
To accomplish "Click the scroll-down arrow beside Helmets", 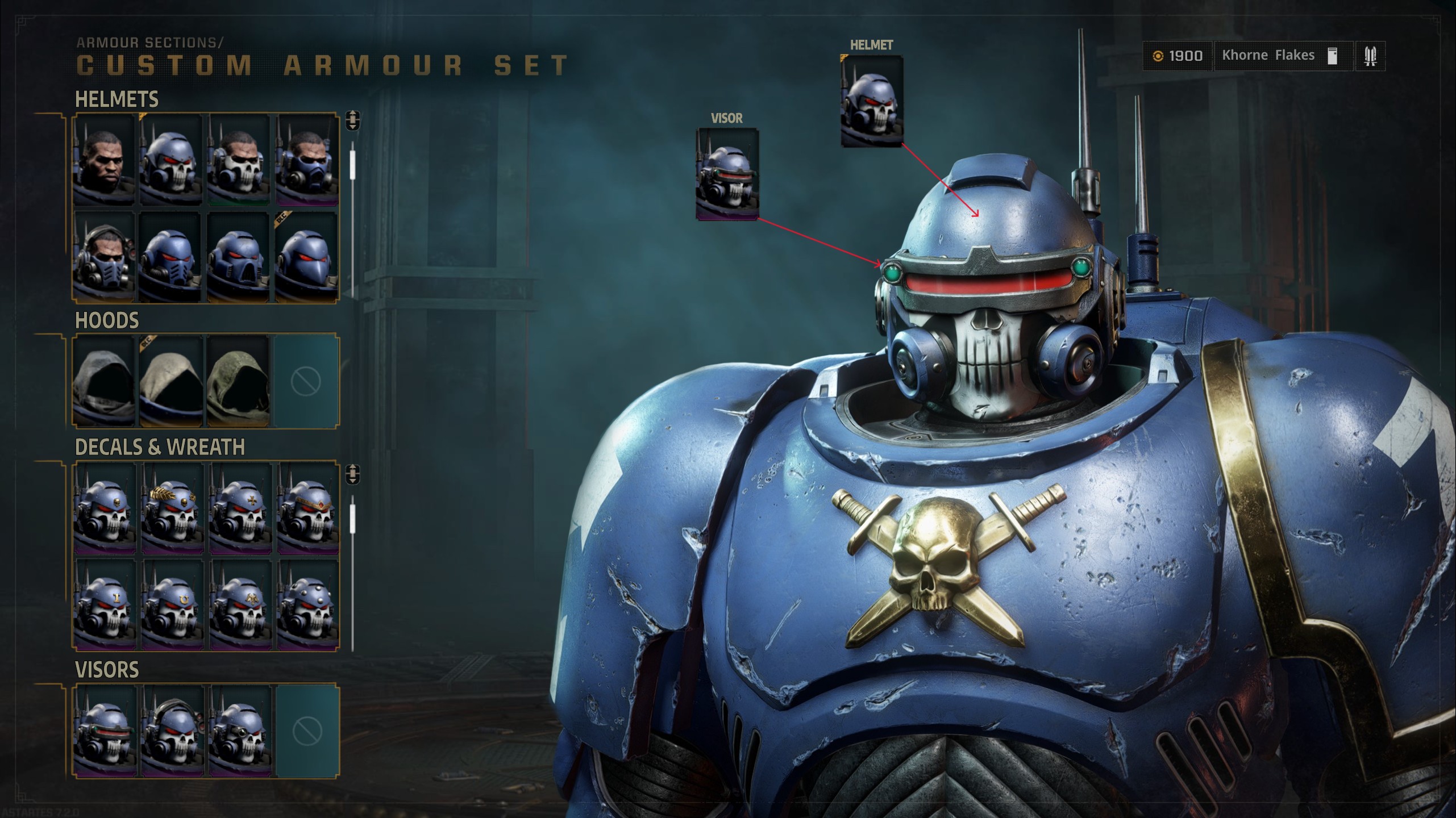I will (x=354, y=126).
